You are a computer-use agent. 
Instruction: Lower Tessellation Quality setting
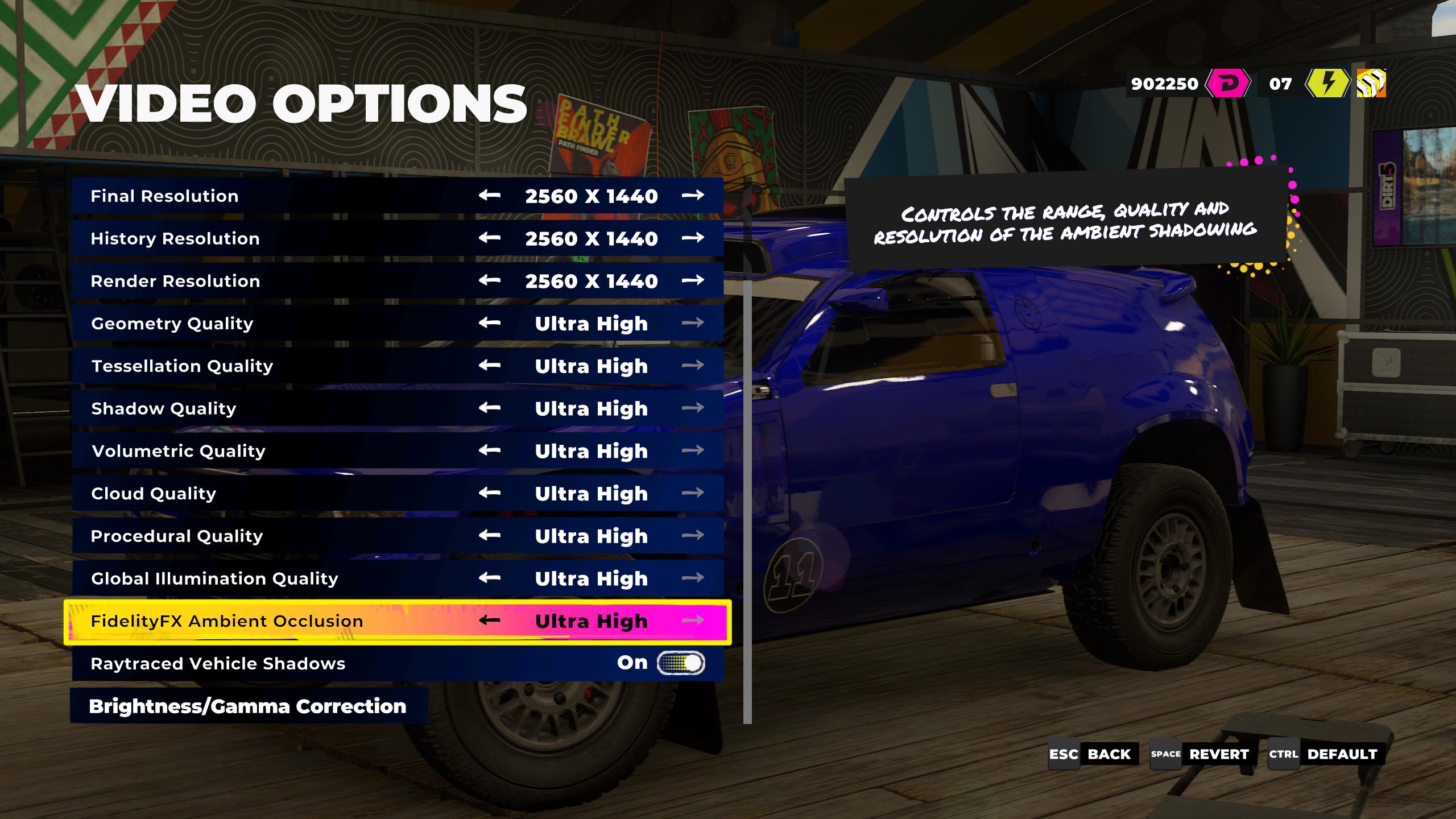[489, 365]
